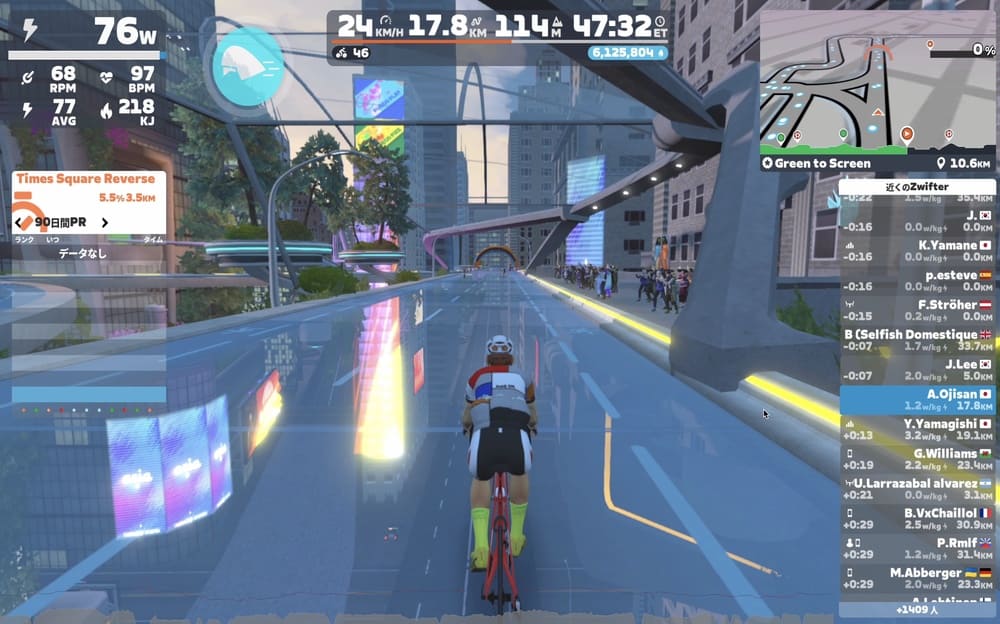Choose rider J.Lee from the list
This screenshot has width=1000, height=624.
point(918,370)
